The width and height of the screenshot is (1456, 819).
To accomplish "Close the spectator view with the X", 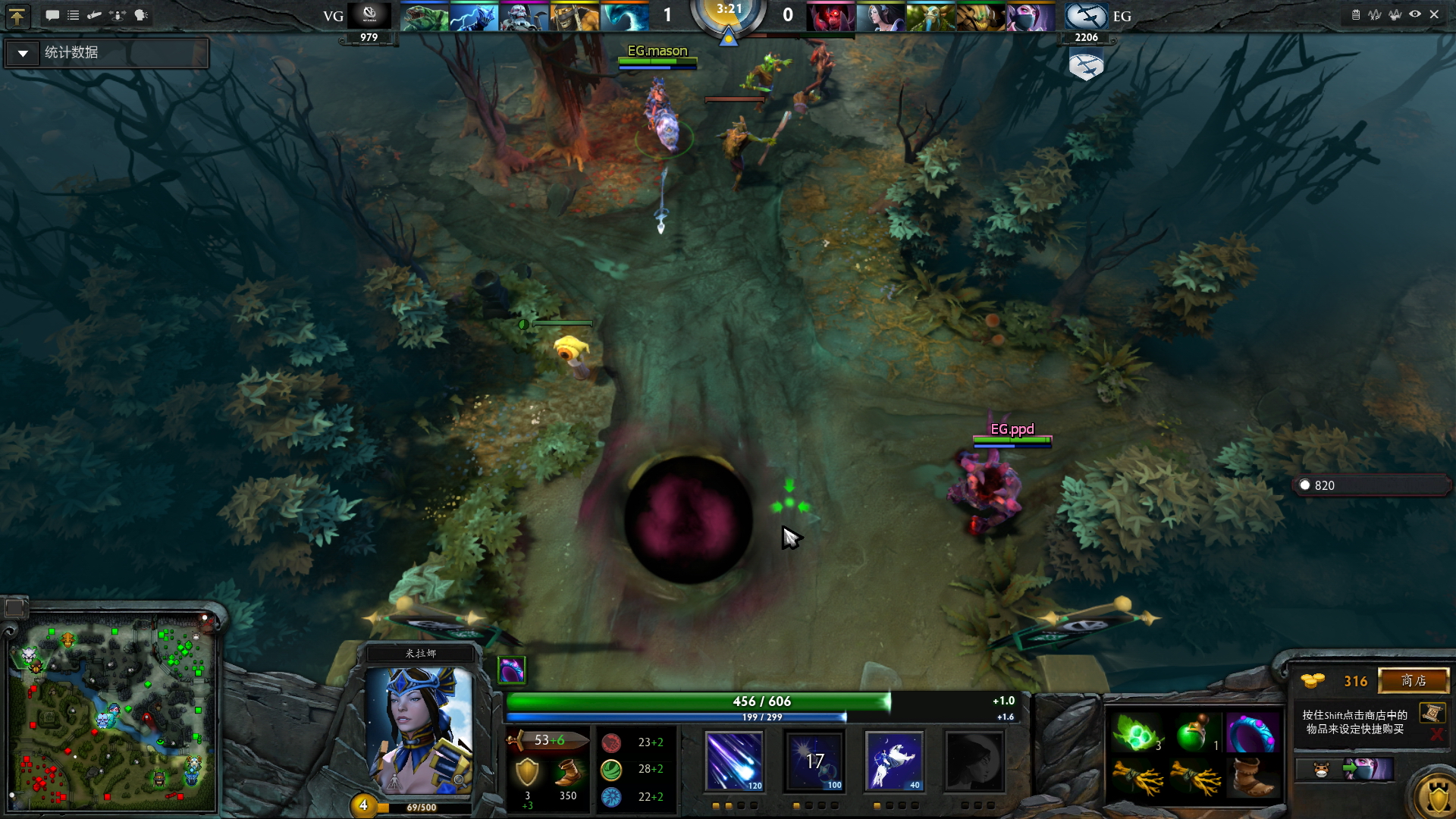I will (1434, 14).
